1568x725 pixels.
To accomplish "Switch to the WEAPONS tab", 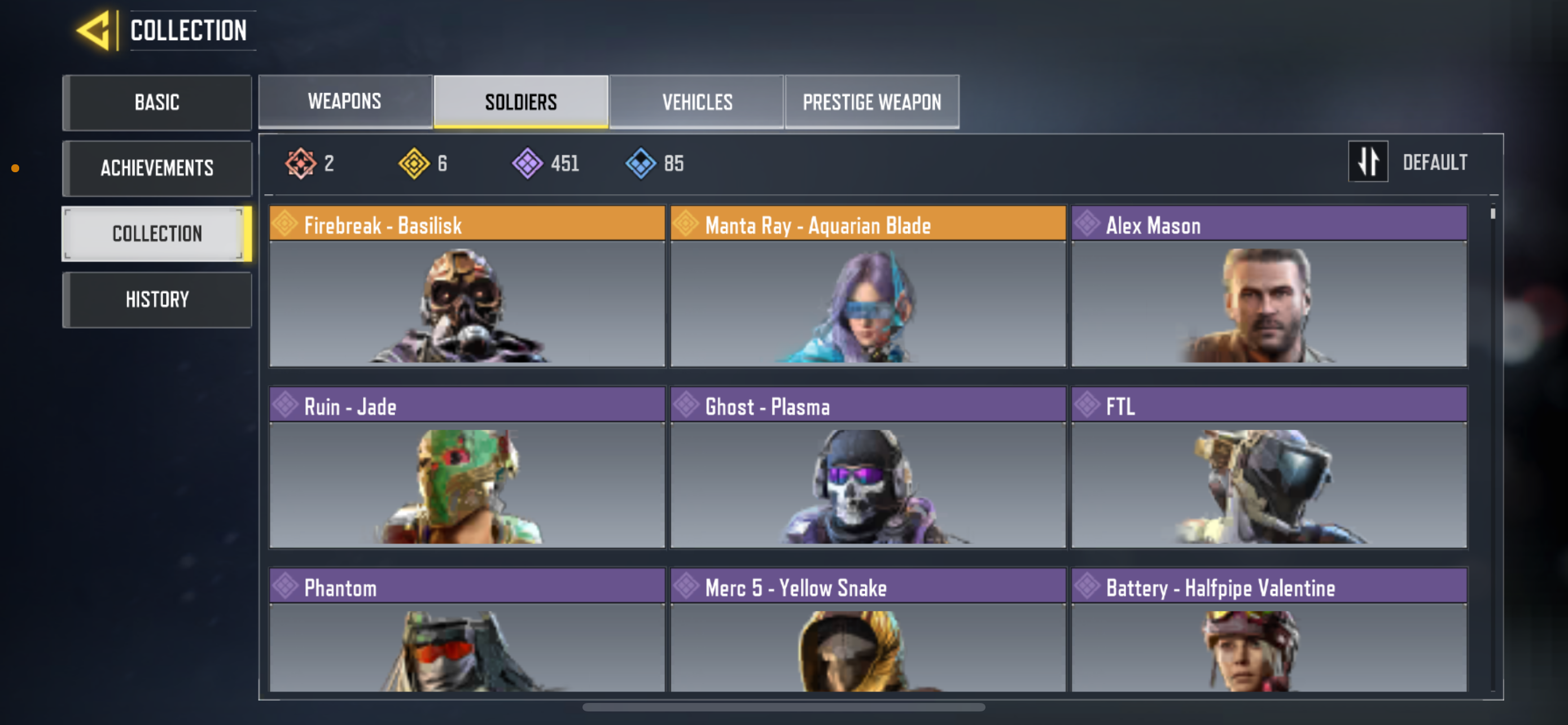I will [344, 102].
